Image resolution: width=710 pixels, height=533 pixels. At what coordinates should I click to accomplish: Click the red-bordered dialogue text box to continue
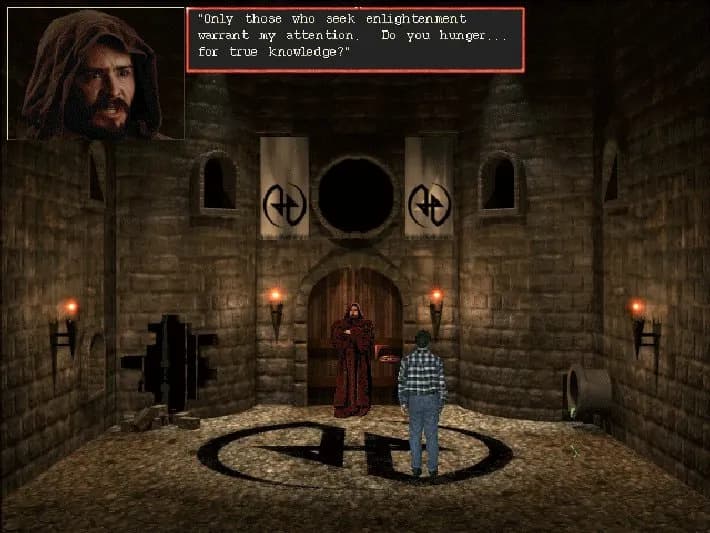click(x=355, y=39)
